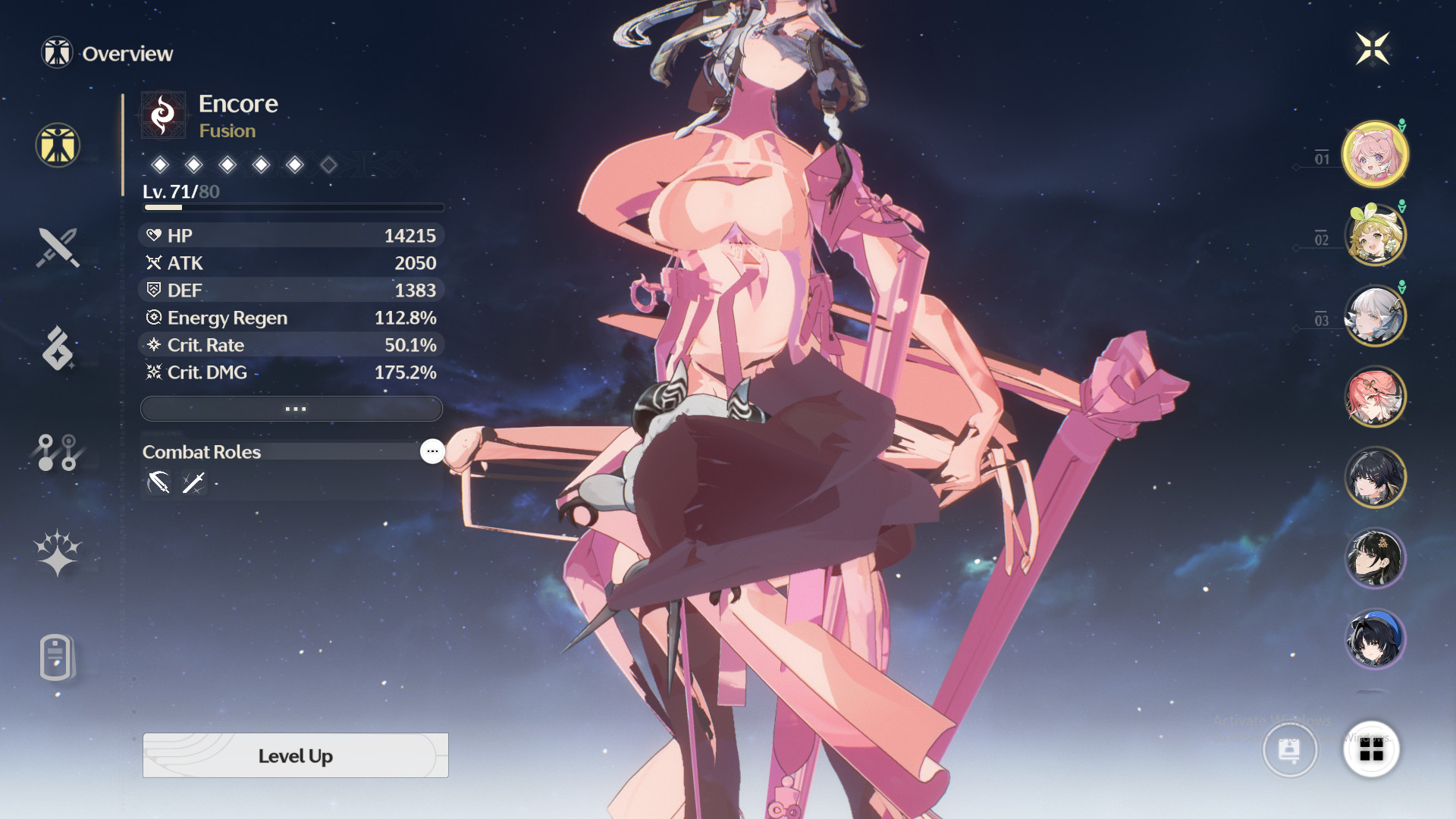Image resolution: width=1456 pixels, height=819 pixels.
Task: Open the Echoes tab with diamond icon
Action: pyautogui.click(x=58, y=349)
